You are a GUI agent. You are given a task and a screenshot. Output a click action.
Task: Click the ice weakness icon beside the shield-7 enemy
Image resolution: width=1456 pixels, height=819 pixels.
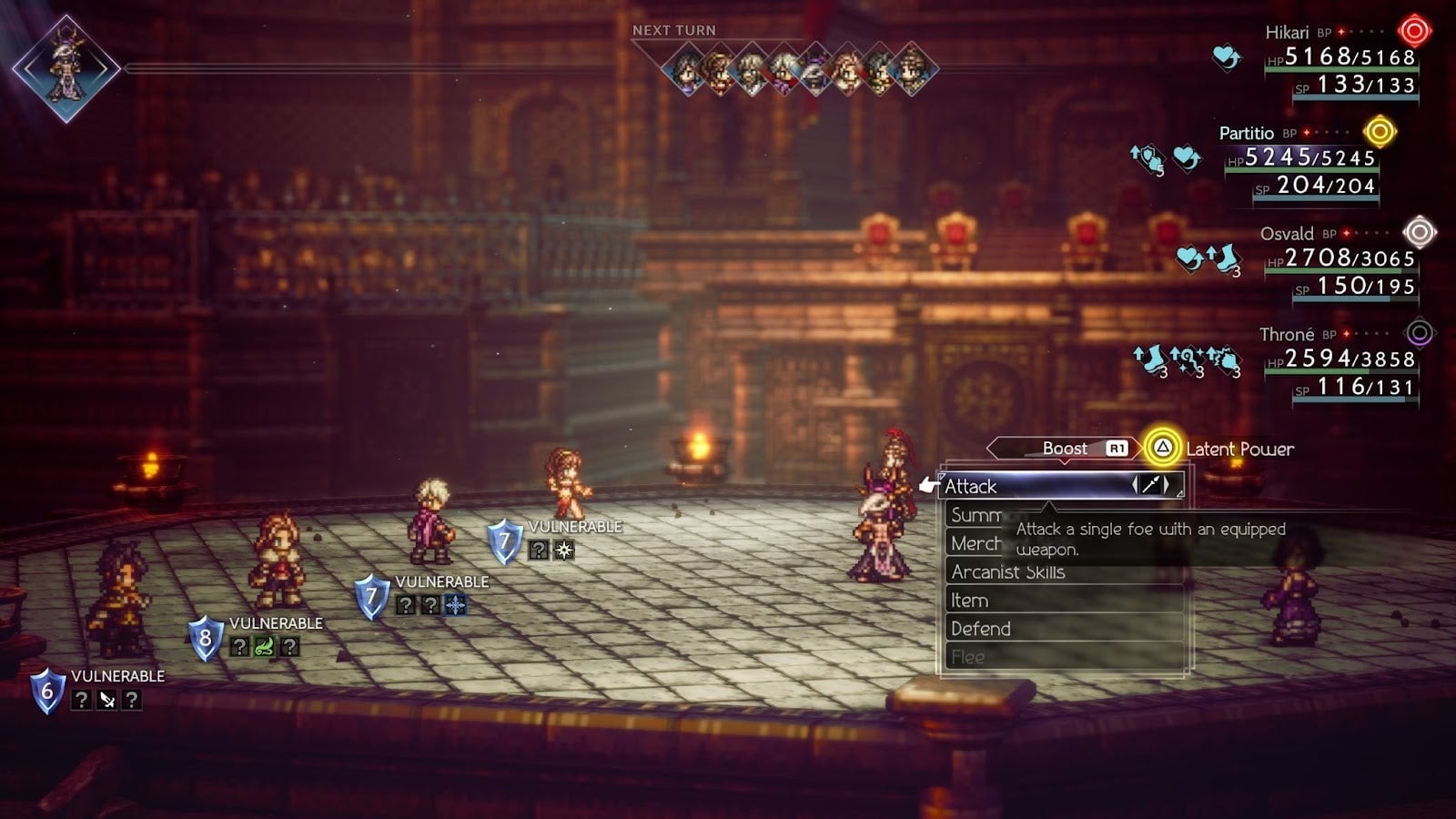click(x=454, y=604)
